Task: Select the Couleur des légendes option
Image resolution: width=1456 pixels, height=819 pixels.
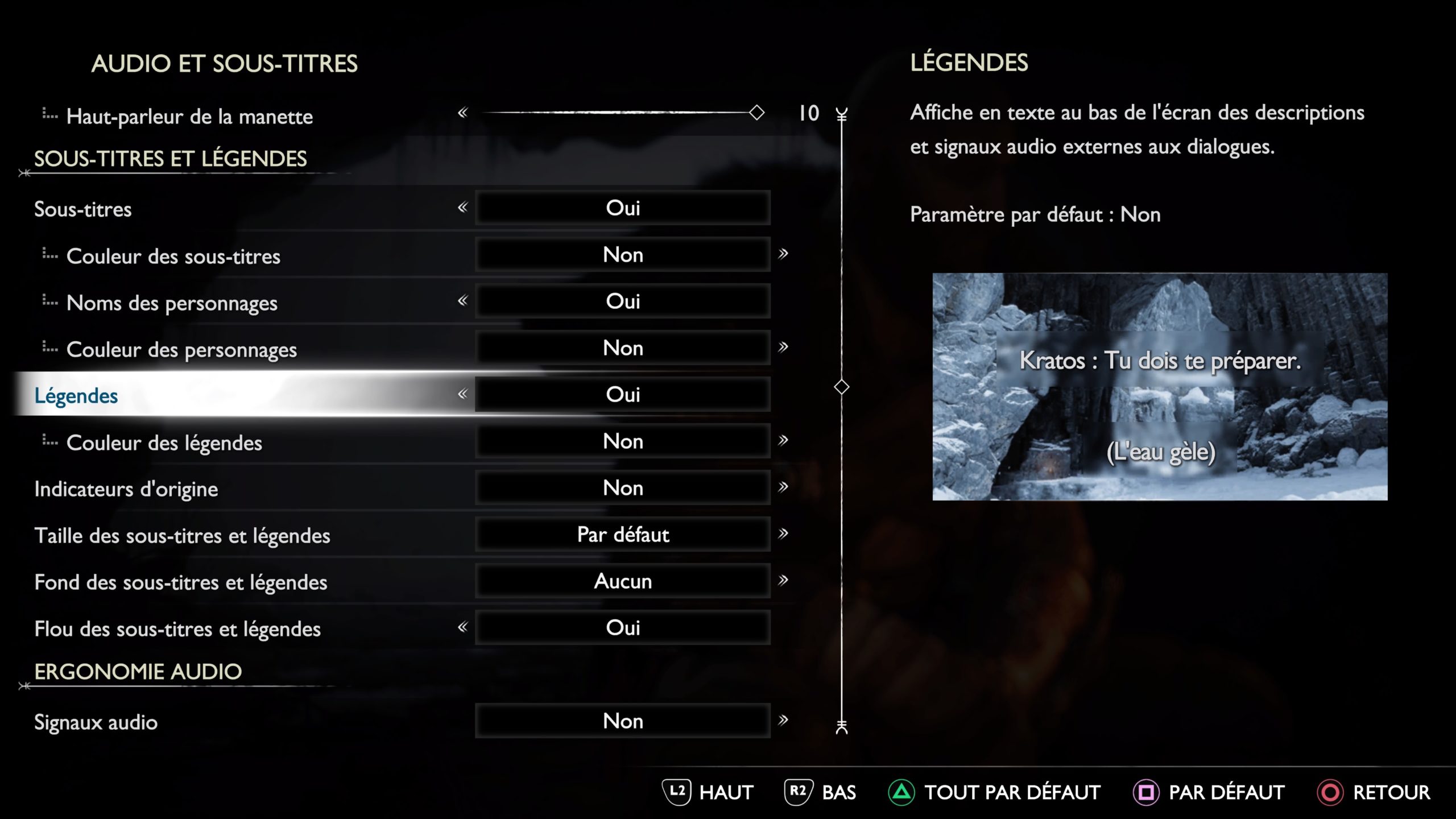Action: pyautogui.click(x=164, y=442)
